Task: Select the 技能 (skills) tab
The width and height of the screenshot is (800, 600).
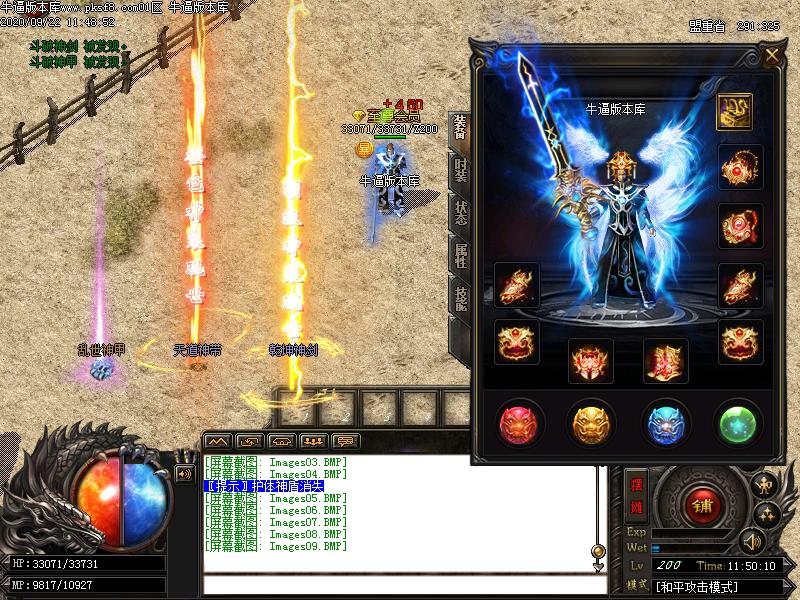Action: point(460,299)
